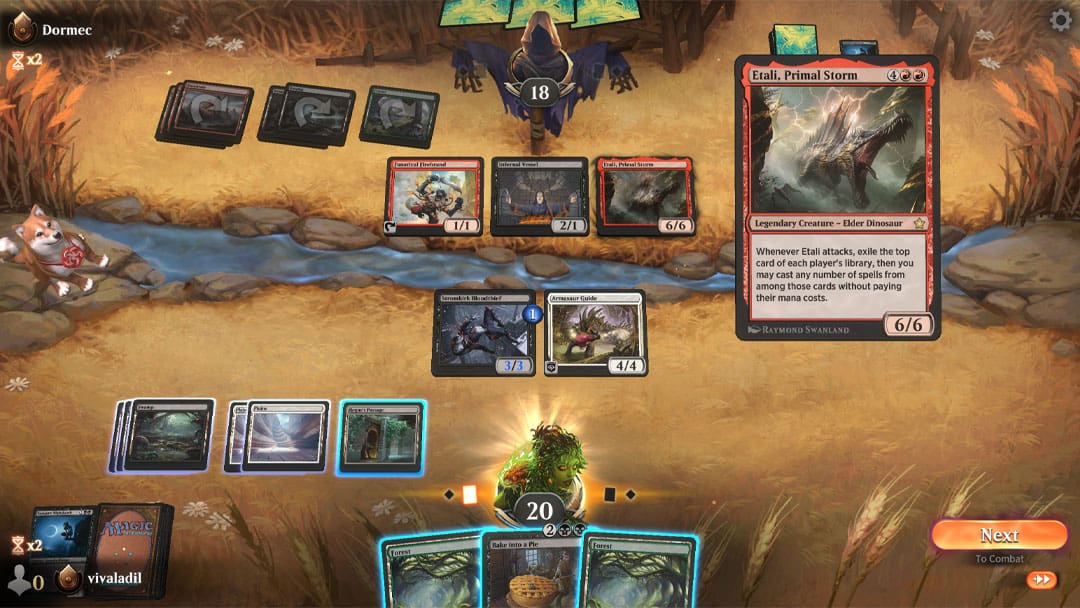Tap the highlighted green passage land
Image resolution: width=1080 pixels, height=608 pixels.
click(382, 437)
